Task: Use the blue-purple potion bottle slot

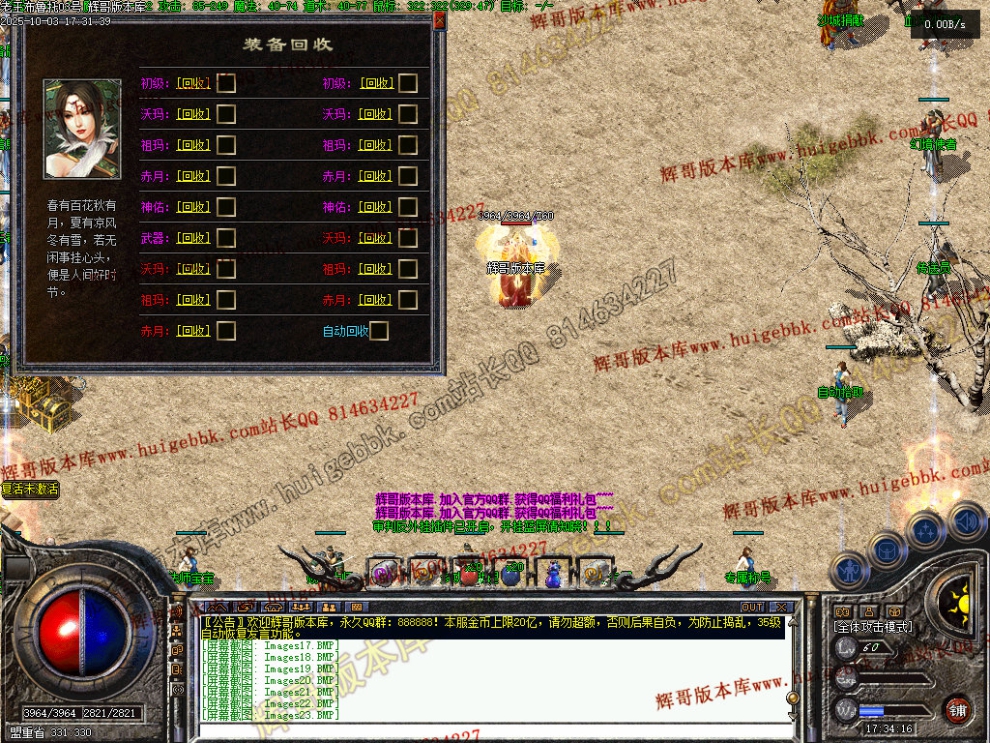Action: pos(552,574)
